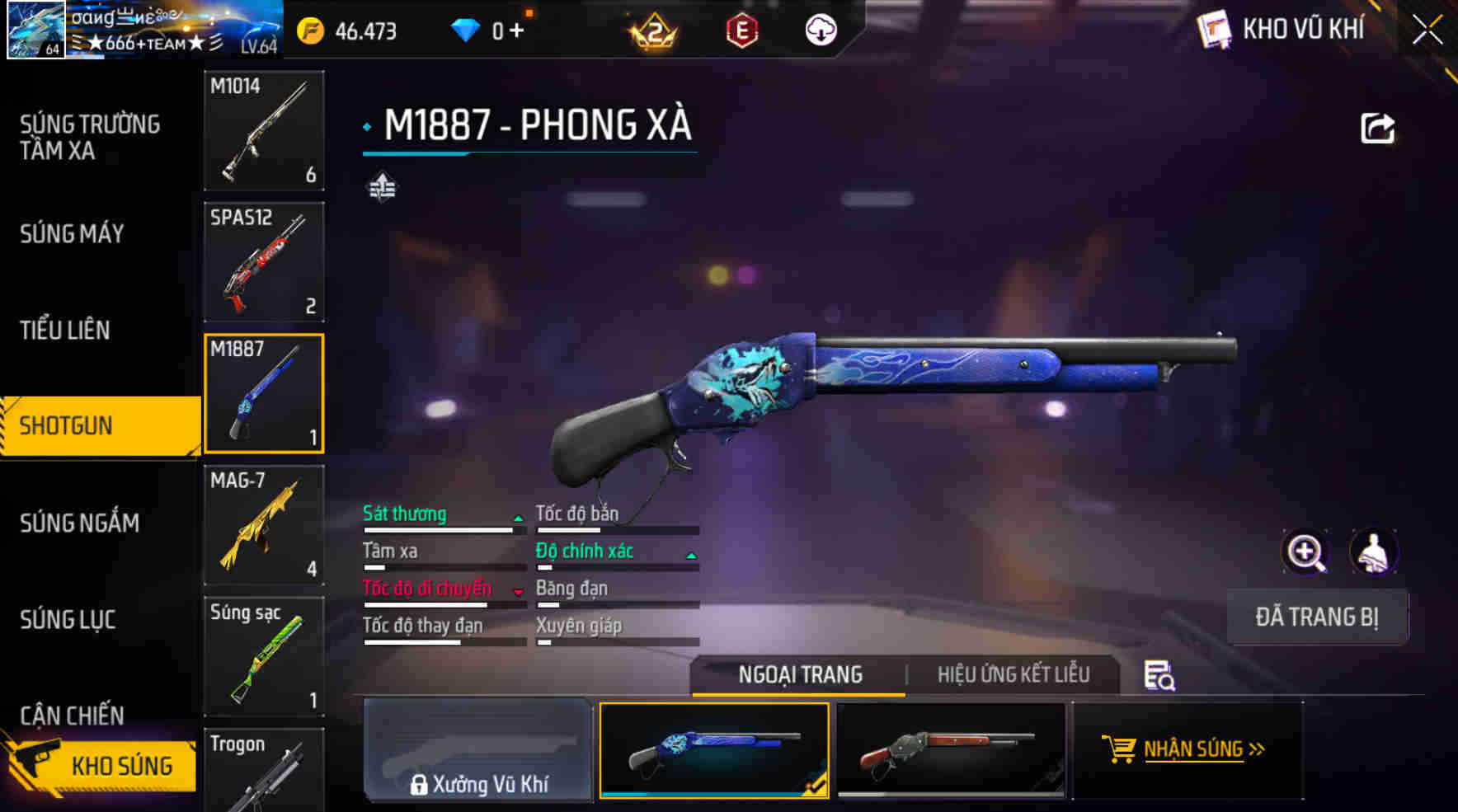Open weapon stats icon below the title
The width and height of the screenshot is (1458, 812).
coord(383,186)
